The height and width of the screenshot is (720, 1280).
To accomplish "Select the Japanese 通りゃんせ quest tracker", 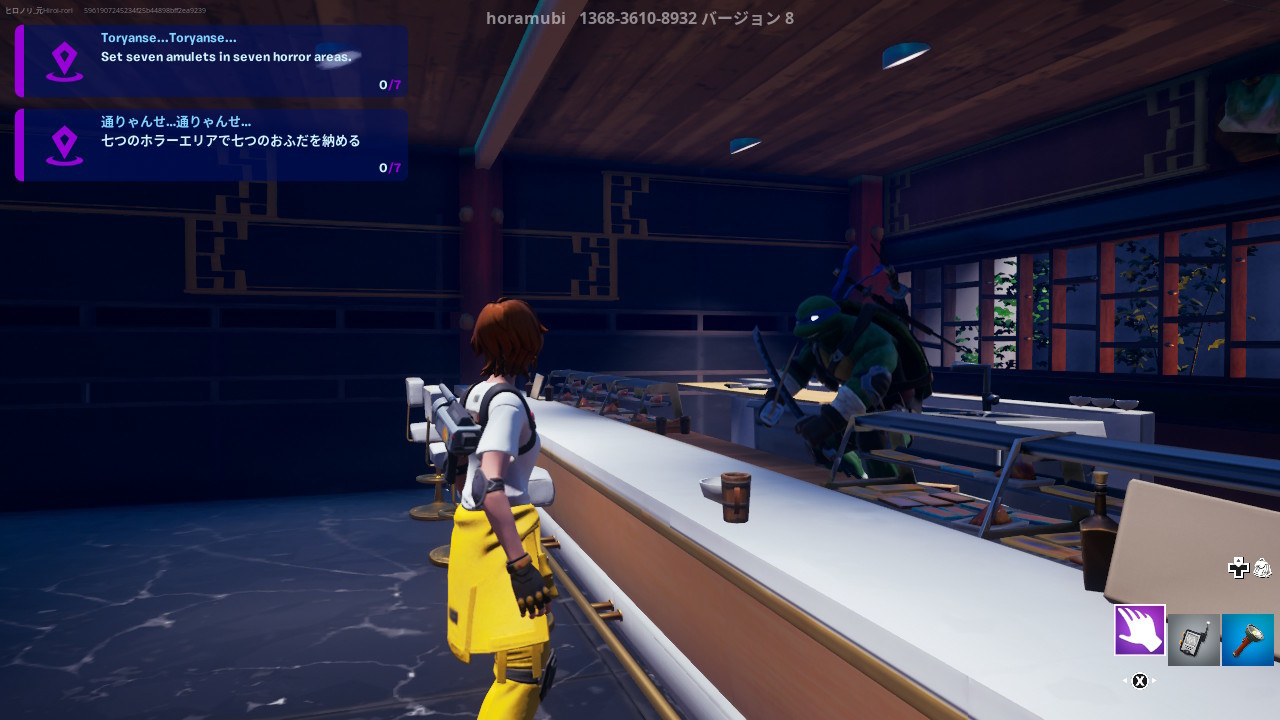I will point(212,145).
